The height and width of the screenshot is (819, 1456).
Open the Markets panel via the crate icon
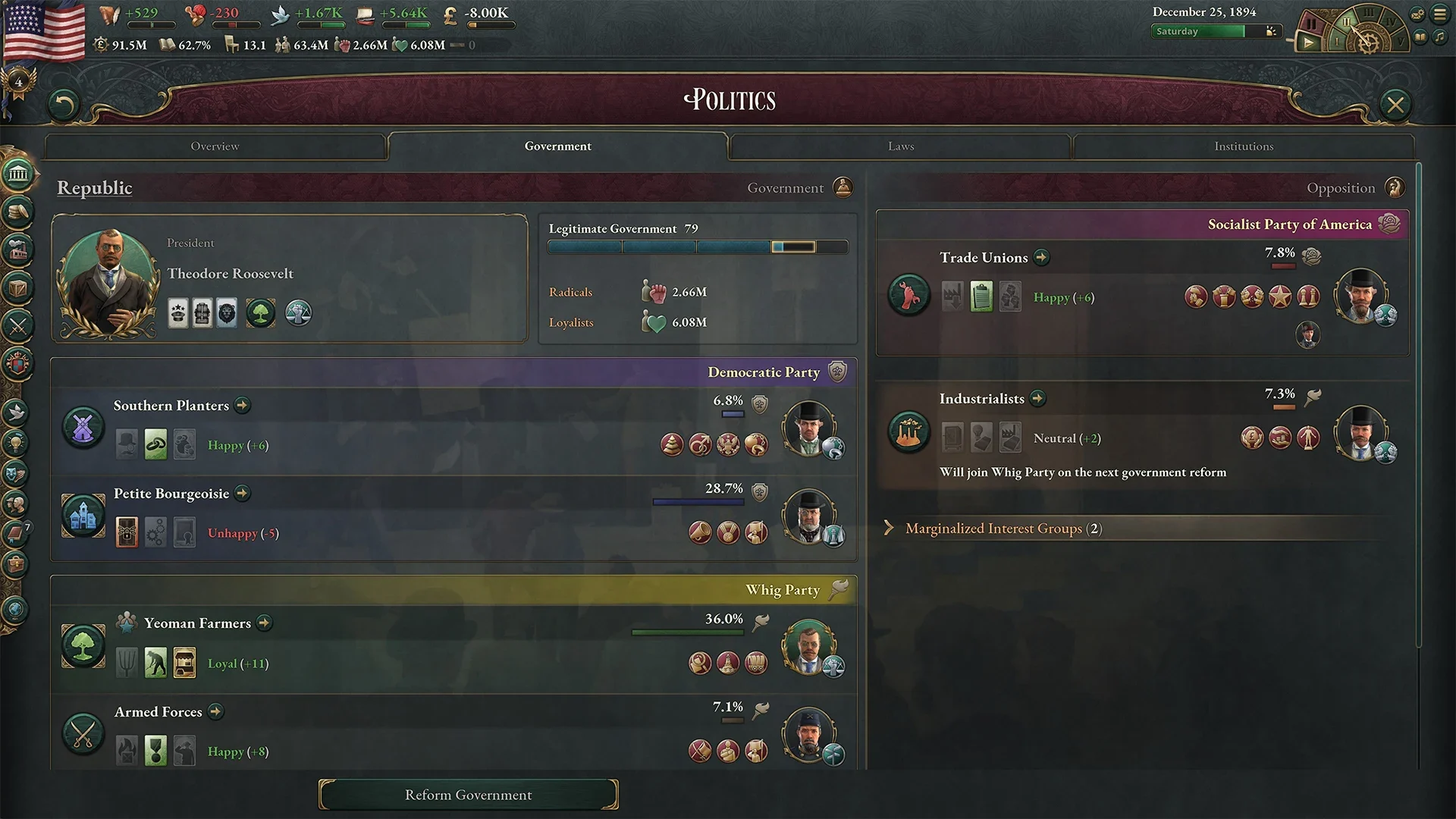click(x=19, y=286)
